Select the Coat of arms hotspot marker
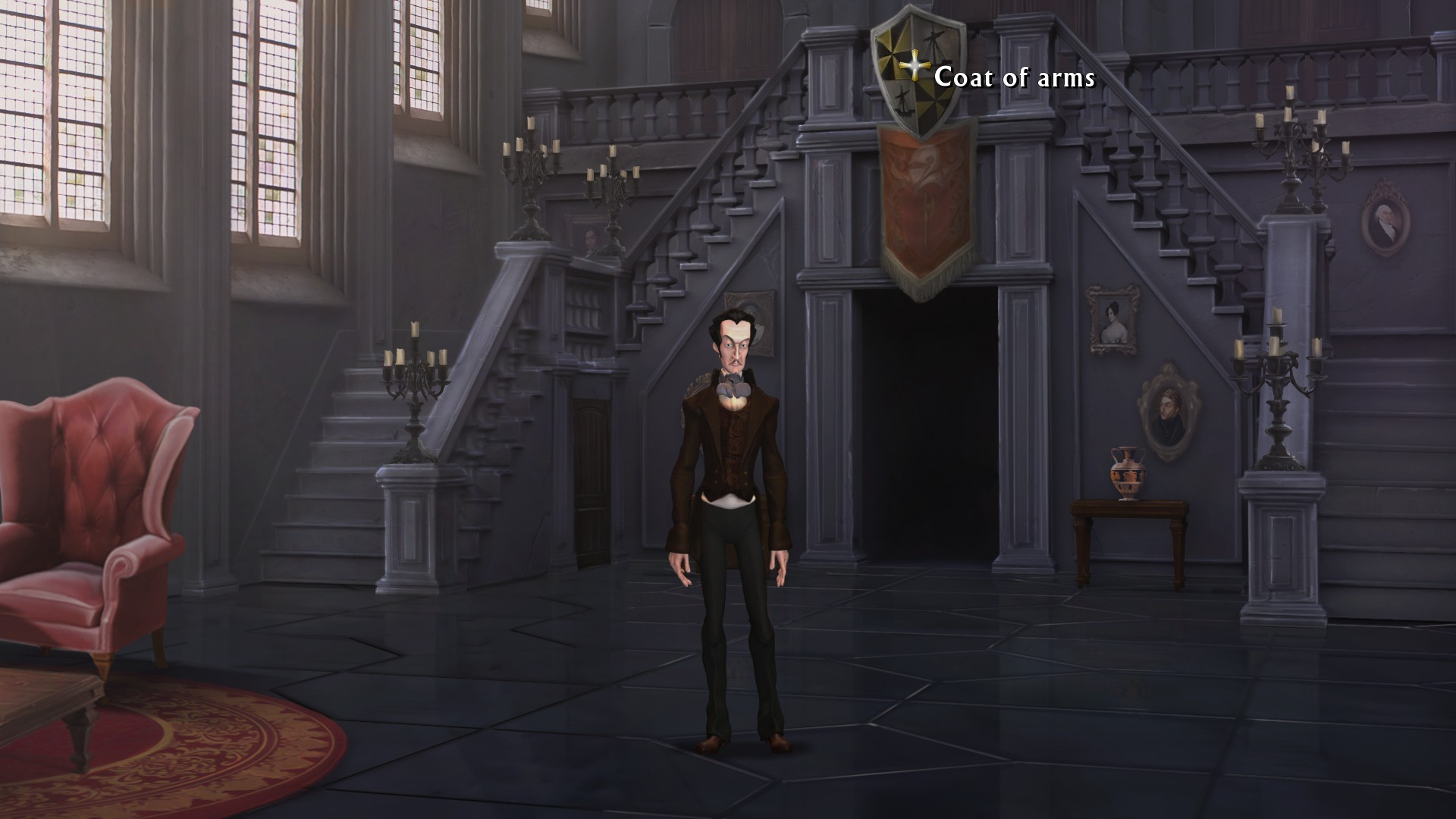1456x819 pixels. pyautogui.click(x=915, y=67)
